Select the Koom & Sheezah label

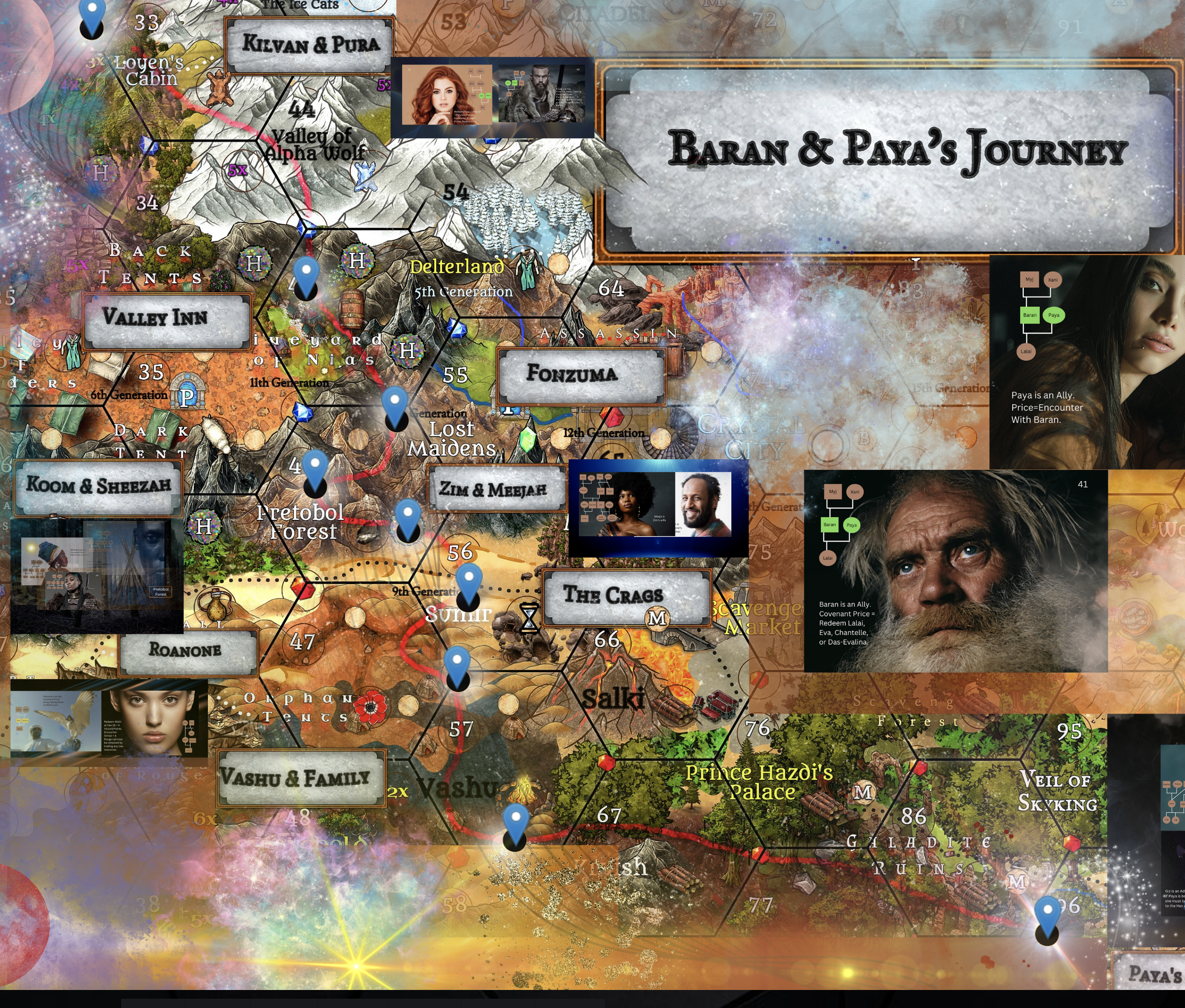[98, 487]
